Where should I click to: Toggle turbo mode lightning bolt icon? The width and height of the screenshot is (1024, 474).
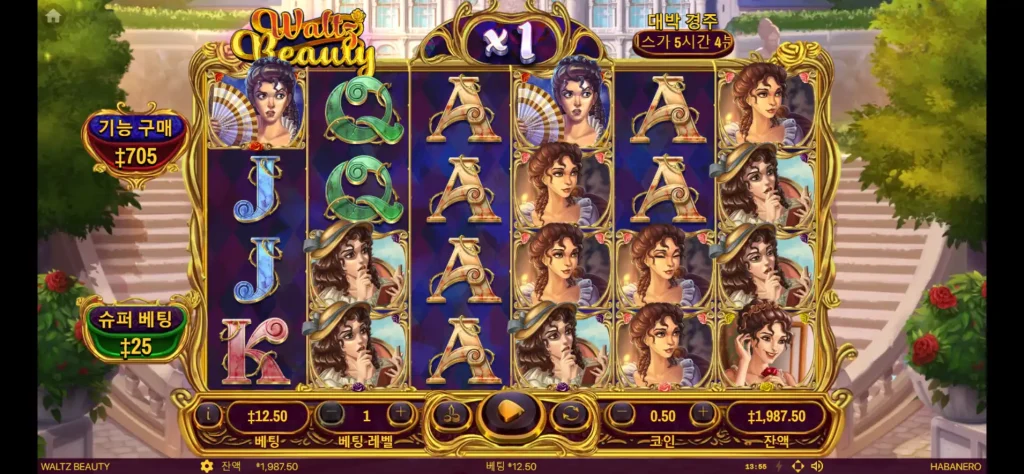[779, 466]
